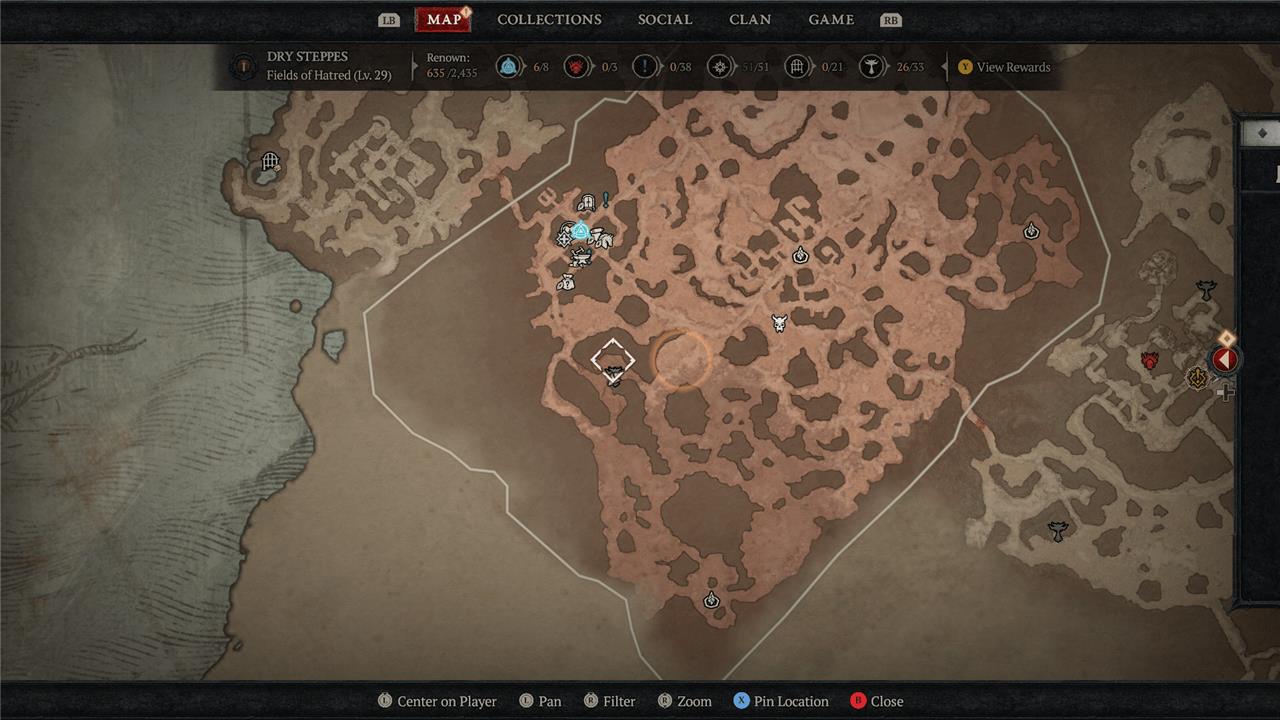Open the Social tab
Image resolution: width=1280 pixels, height=720 pixels.
tap(665, 20)
